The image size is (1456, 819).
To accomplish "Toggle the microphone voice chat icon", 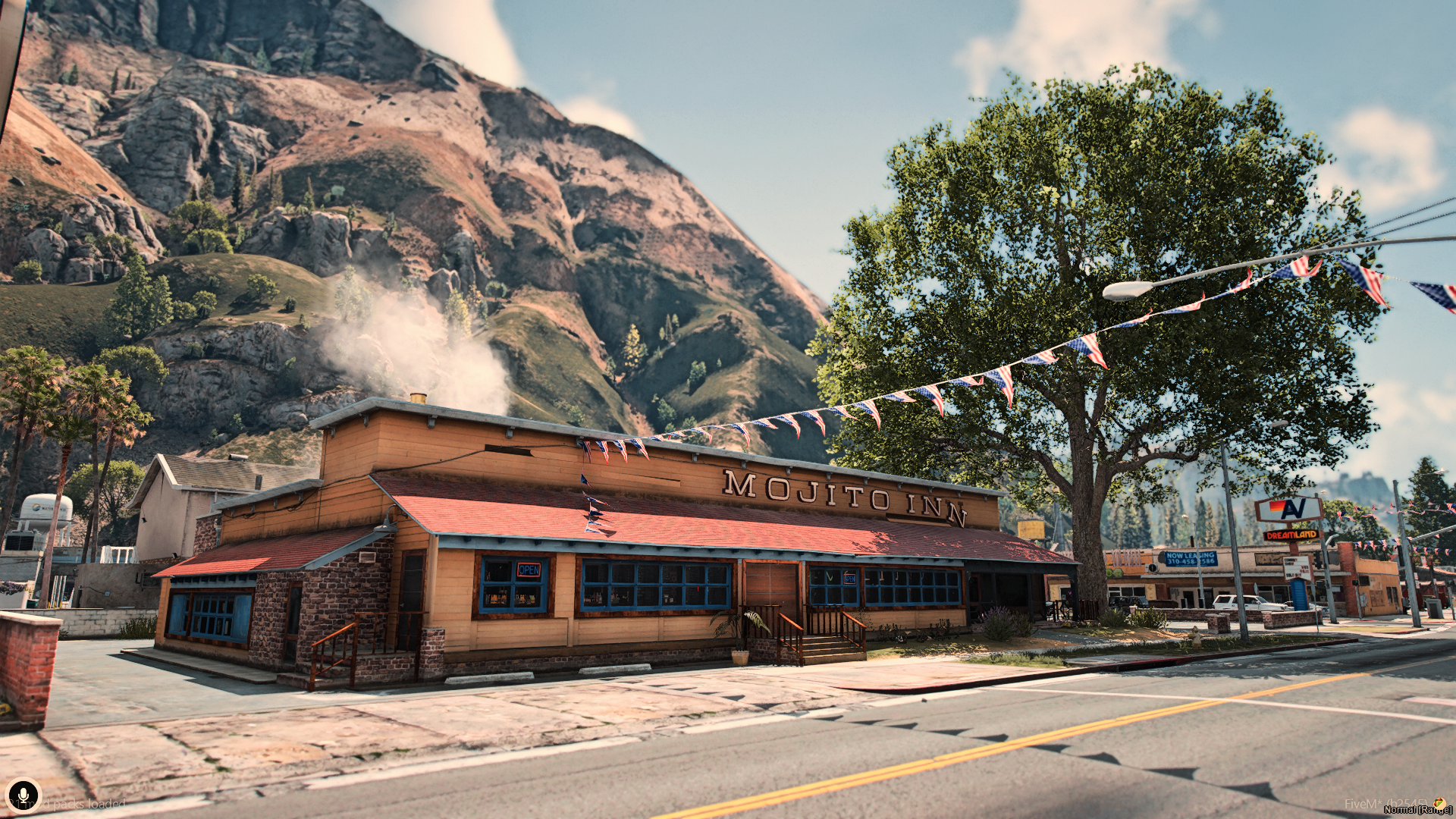I will tap(23, 794).
